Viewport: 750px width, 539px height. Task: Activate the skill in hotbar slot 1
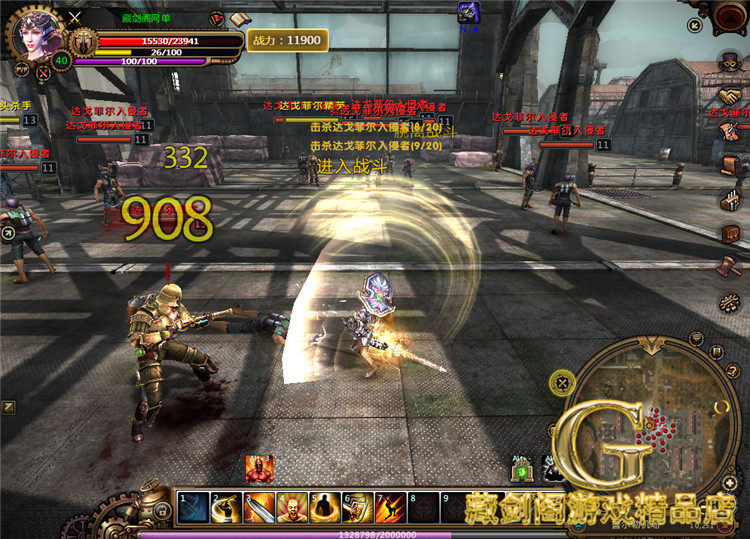coord(194,508)
